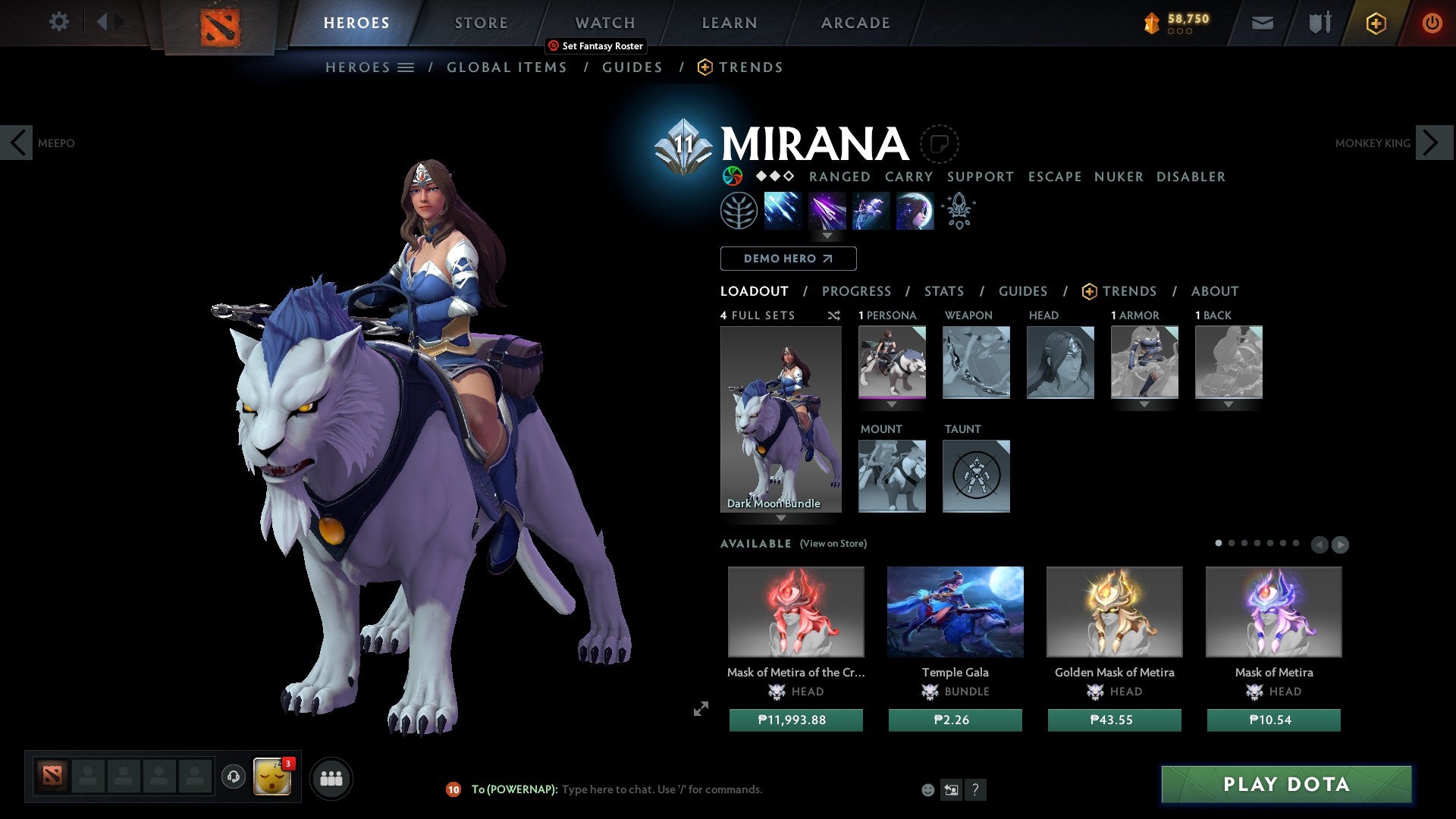
Task: Open the ARCADE menu item
Action: (855, 22)
